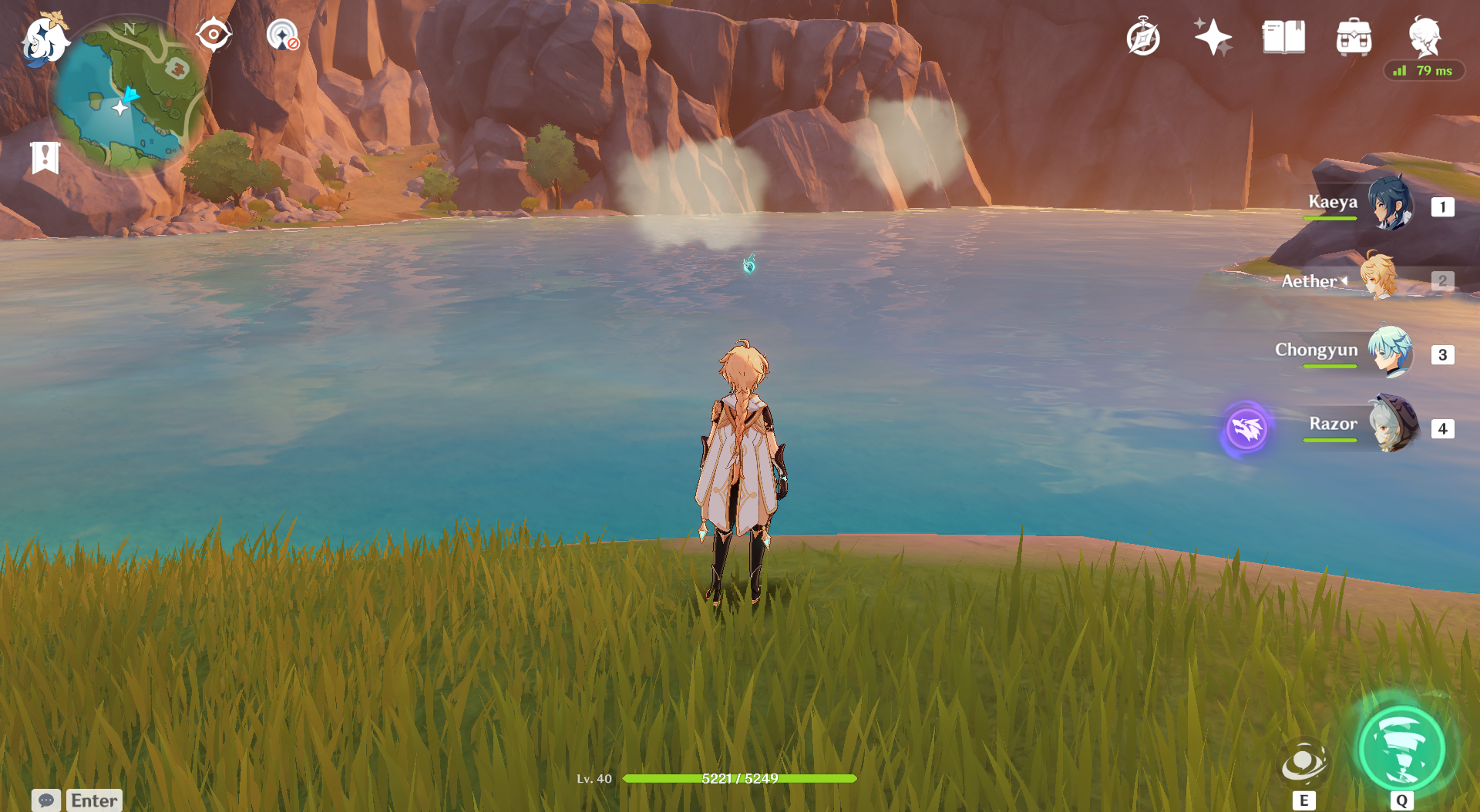Open the character screen icon

(x=1424, y=35)
